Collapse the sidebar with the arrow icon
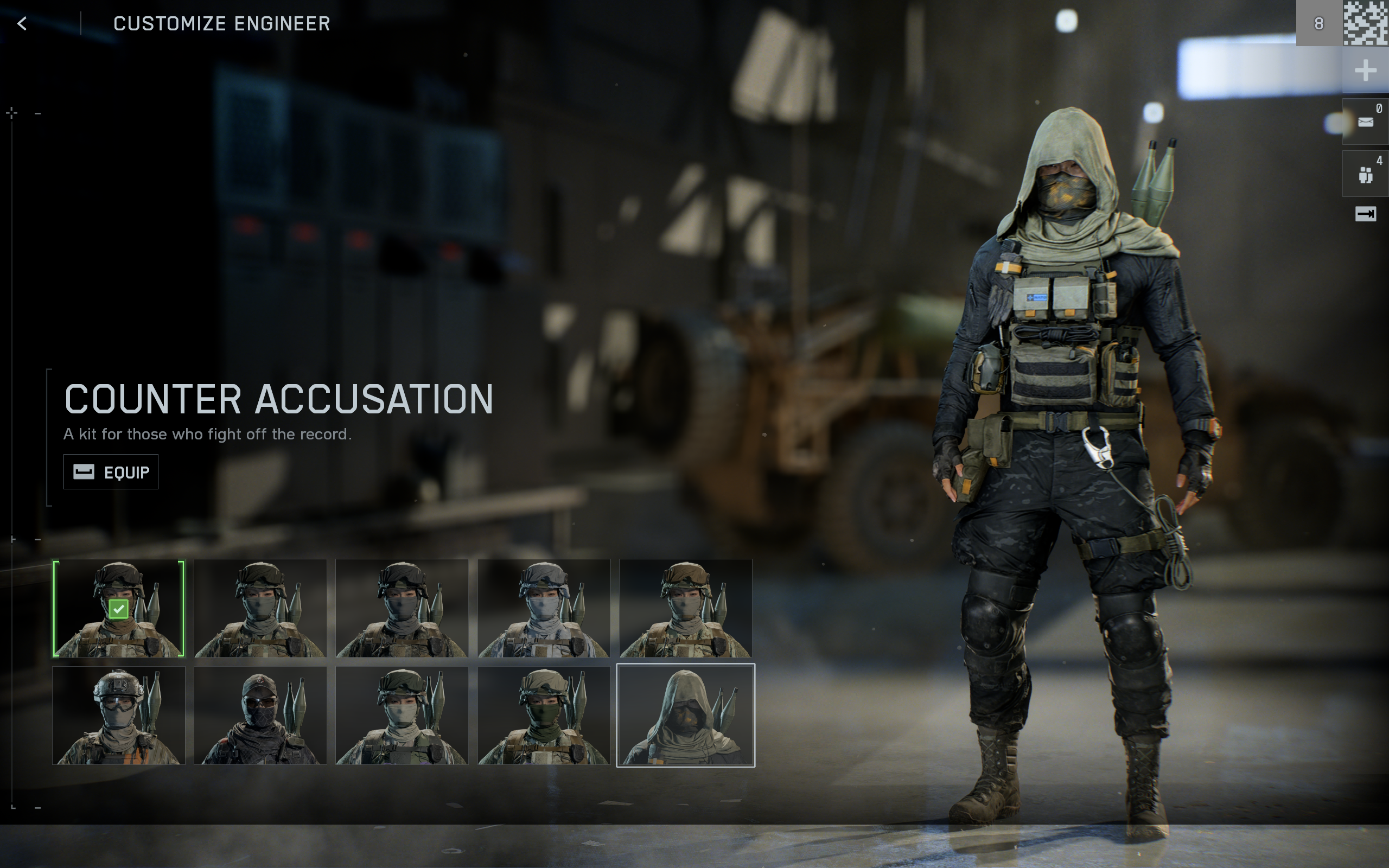Image resolution: width=1389 pixels, height=868 pixels. (1368, 214)
